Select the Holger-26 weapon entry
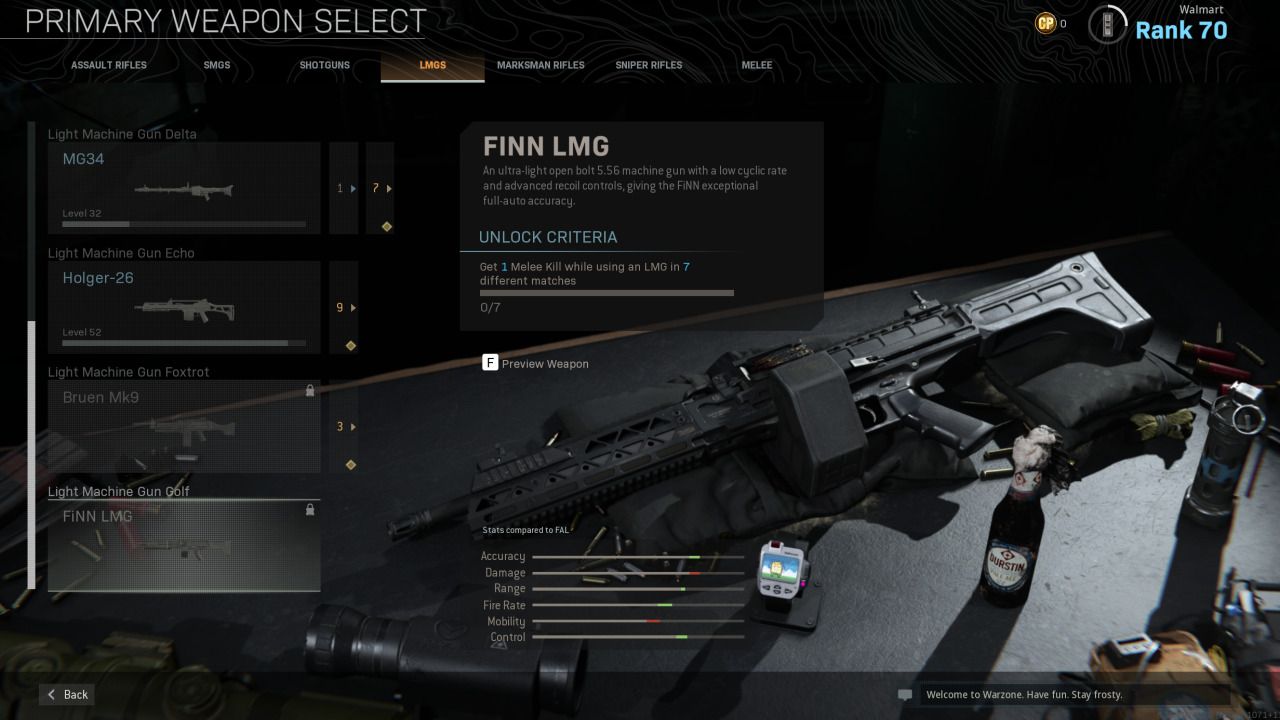 [184, 306]
